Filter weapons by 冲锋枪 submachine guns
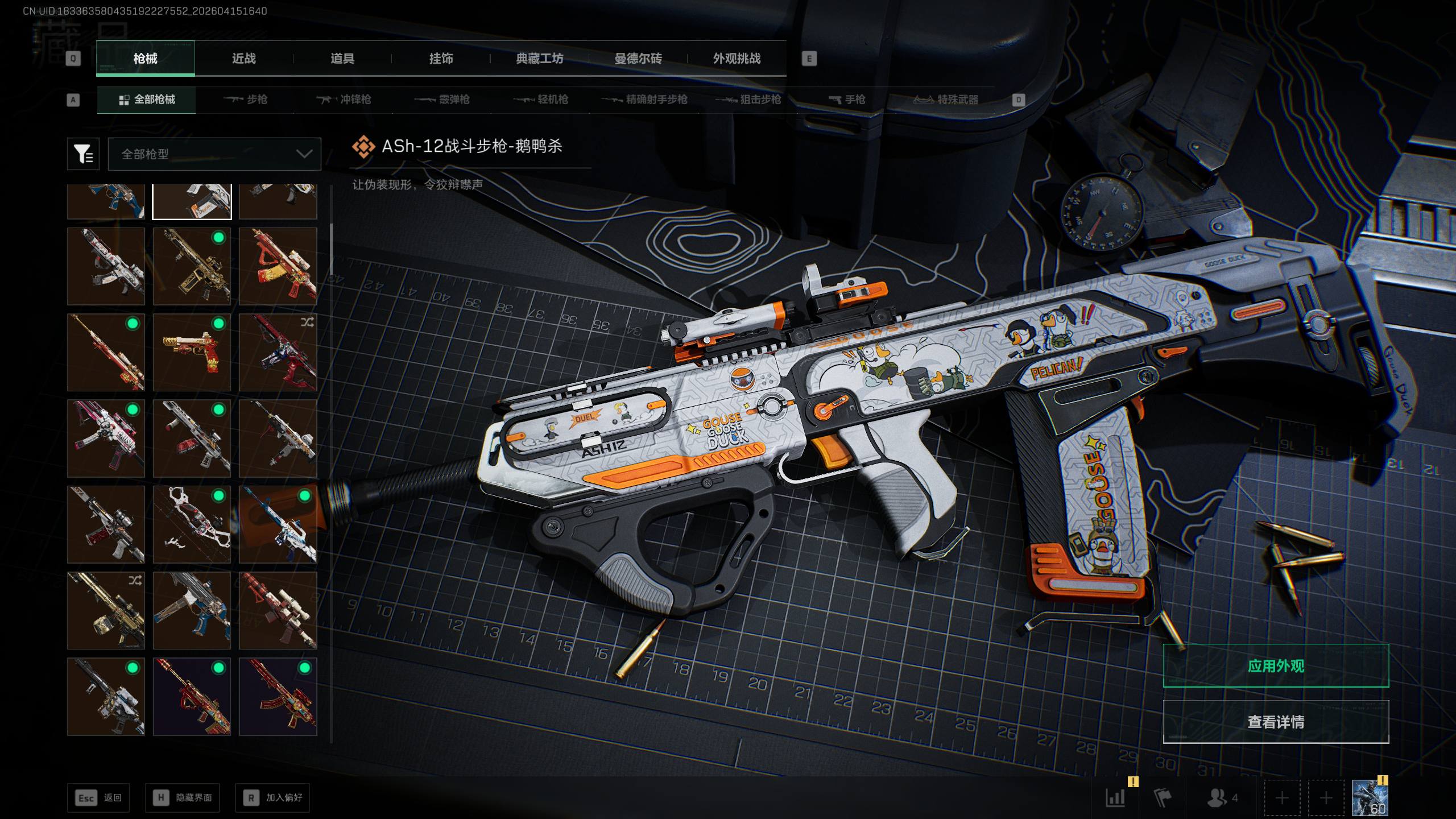The width and height of the screenshot is (1456, 819). [344, 100]
